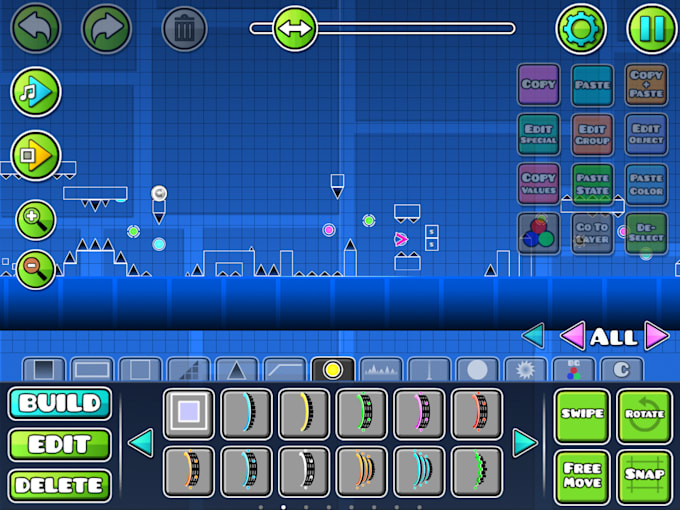Zoom out with the magnifier minus
This screenshot has width=680, height=510.
[35, 268]
